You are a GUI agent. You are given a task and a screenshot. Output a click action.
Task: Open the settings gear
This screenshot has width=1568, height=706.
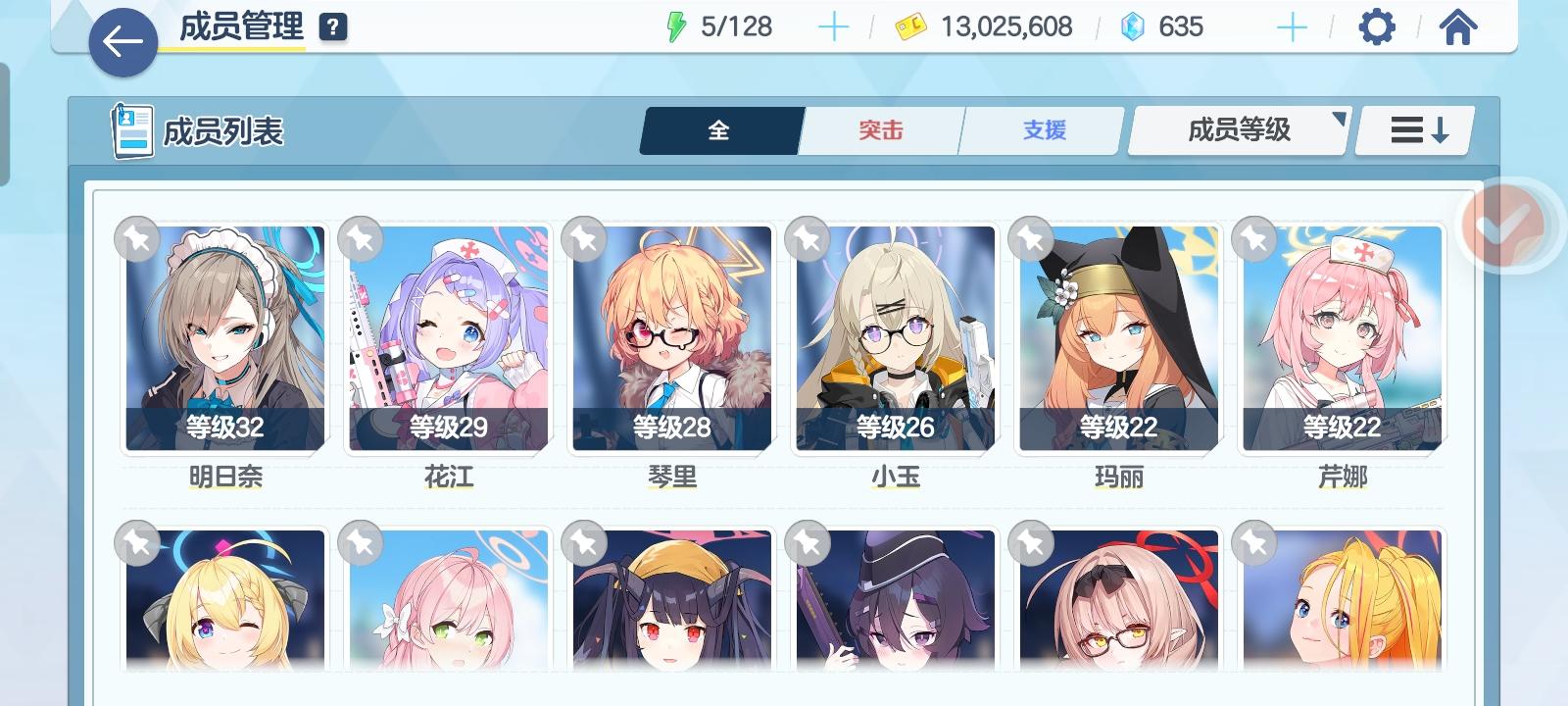pyautogui.click(x=1377, y=26)
